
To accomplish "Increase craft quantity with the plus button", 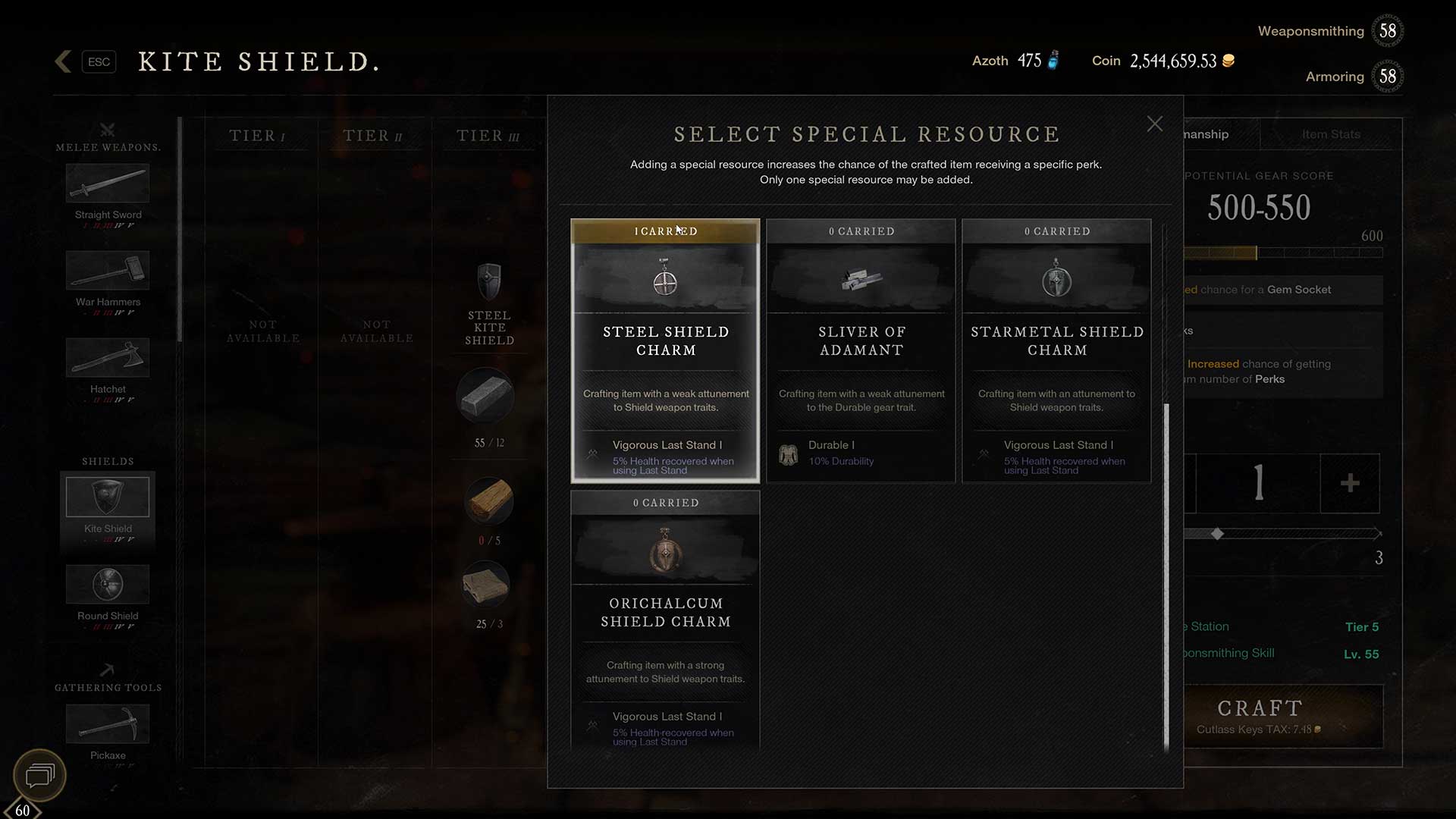I will tap(1350, 483).
